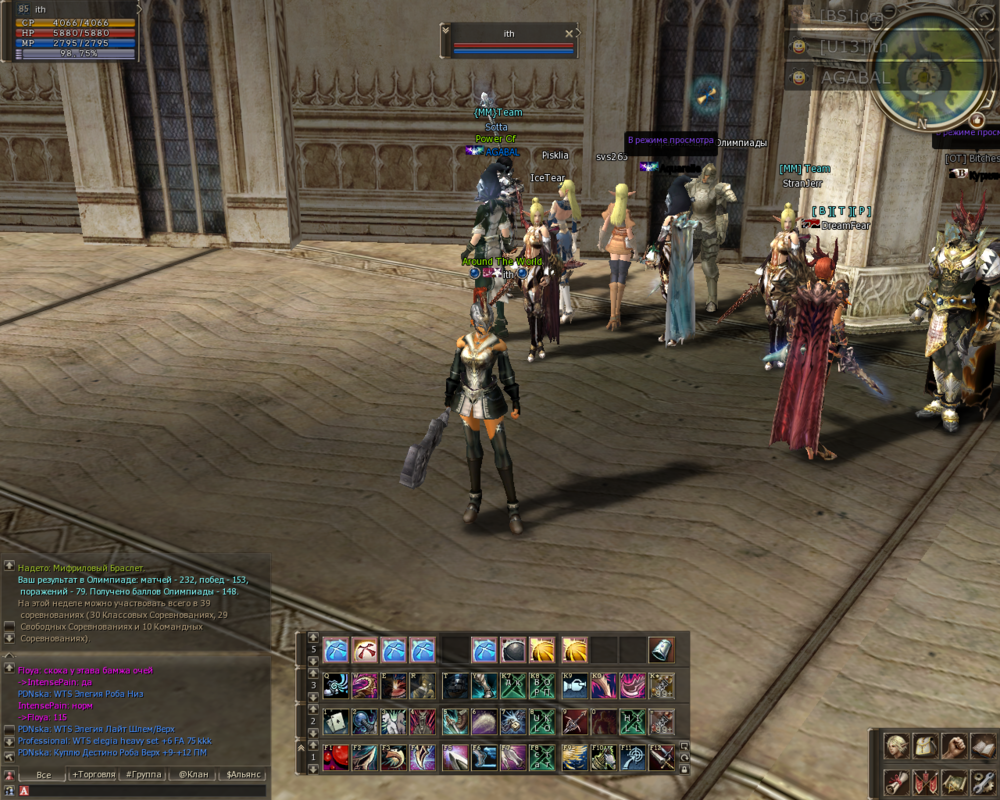Open the world map icon
The height and width of the screenshot is (800, 1000).
point(954,782)
